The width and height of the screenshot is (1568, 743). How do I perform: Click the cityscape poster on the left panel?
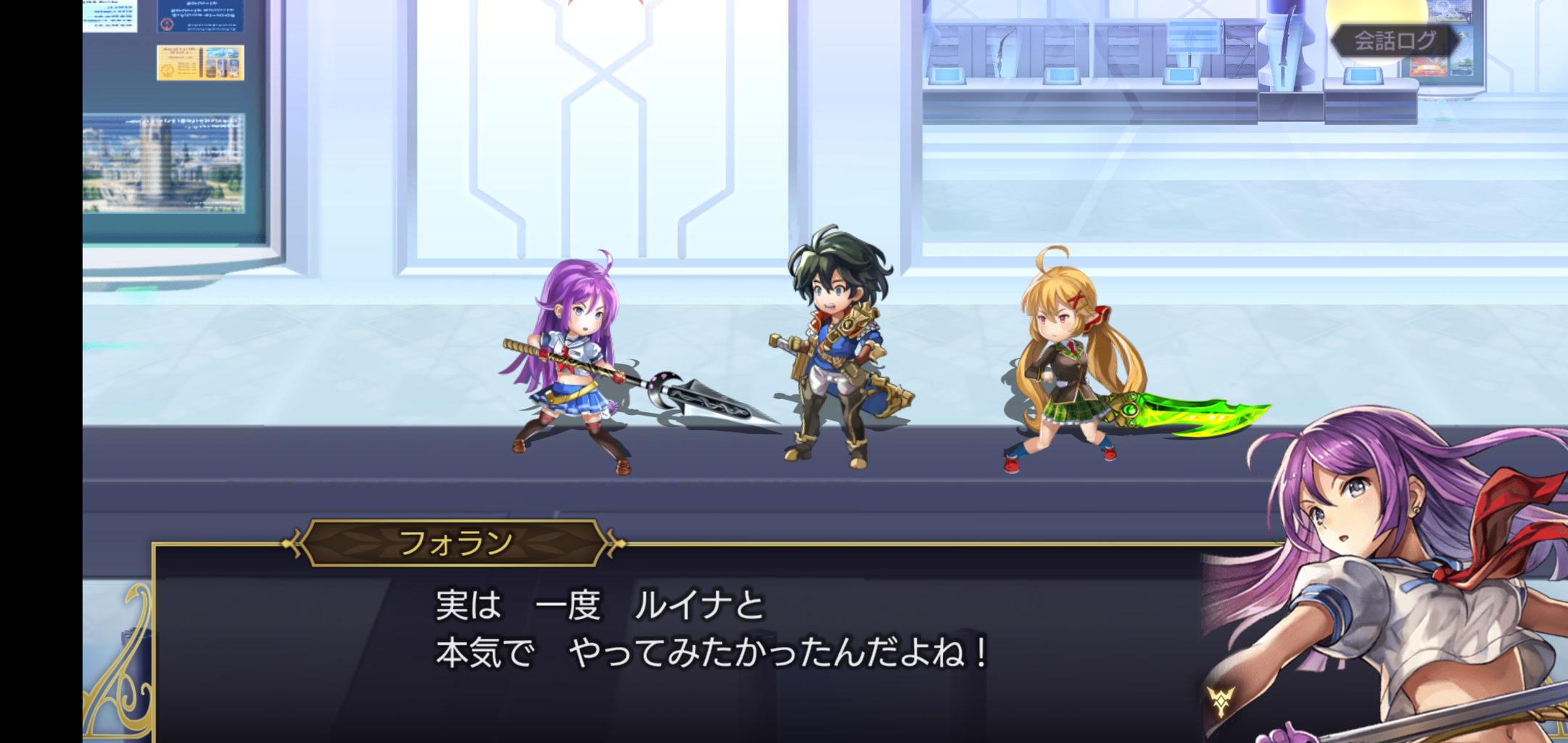pos(163,163)
